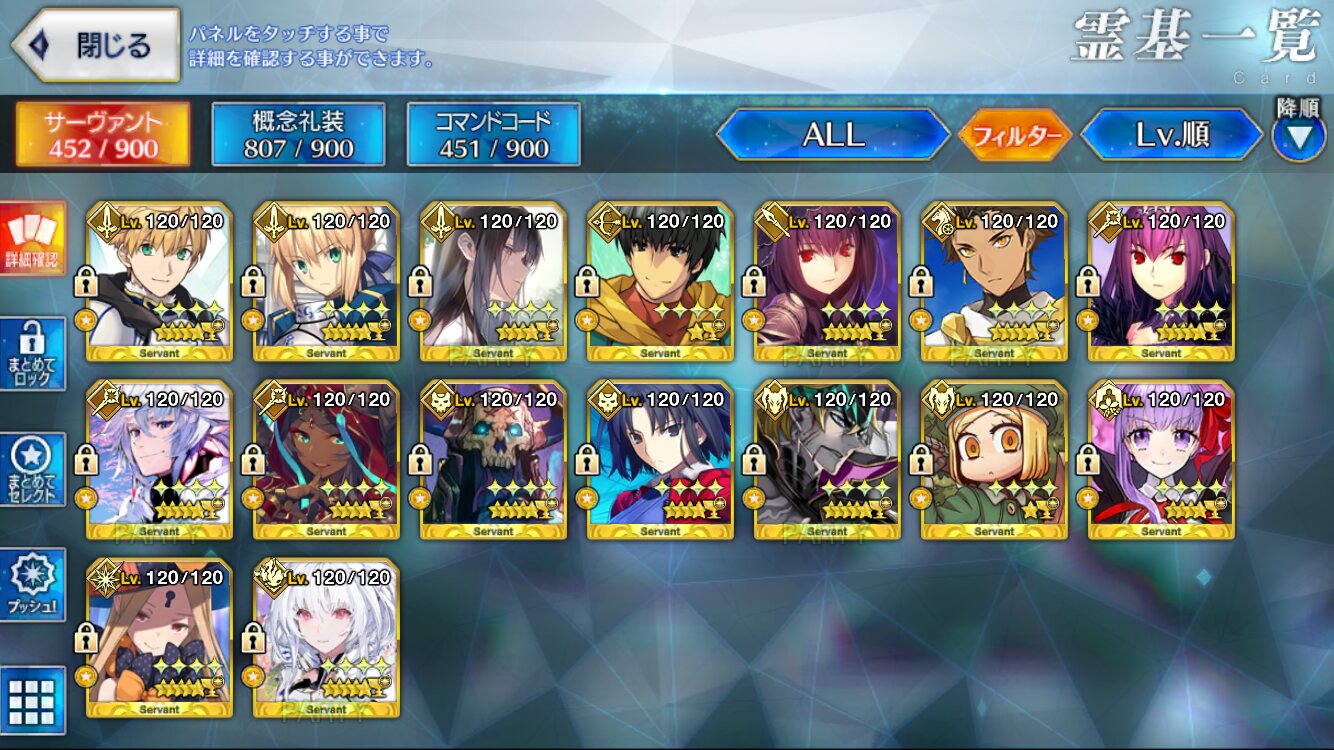Select the blonde male Saber in white
This screenshot has height=750, width=1334.
(x=159, y=282)
